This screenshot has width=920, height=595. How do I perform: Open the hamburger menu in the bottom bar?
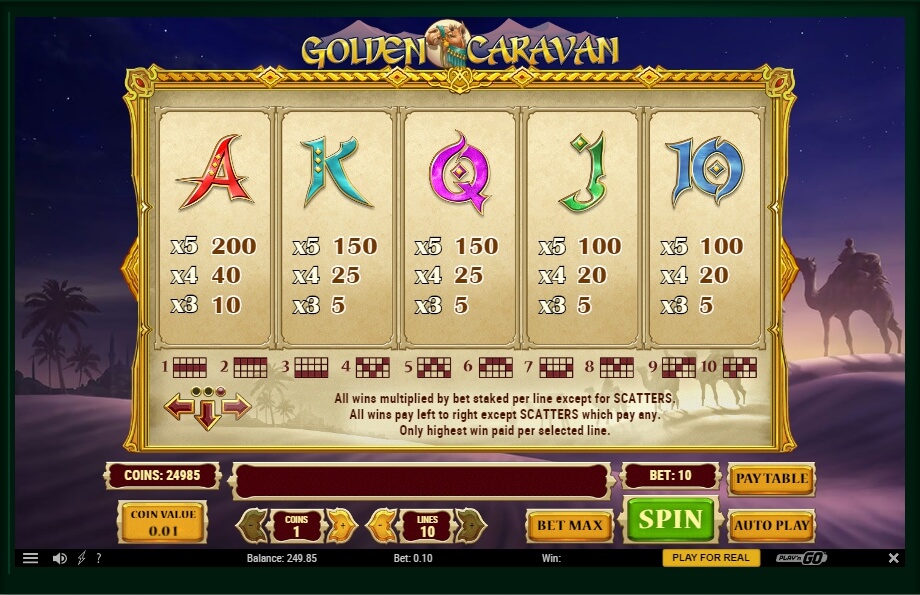tap(30, 558)
